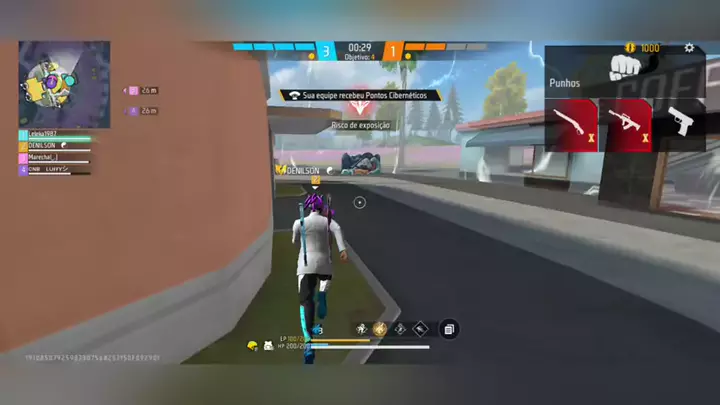Switch to the assault rifle slot
Viewport: 720px width, 405px height.
click(625, 125)
